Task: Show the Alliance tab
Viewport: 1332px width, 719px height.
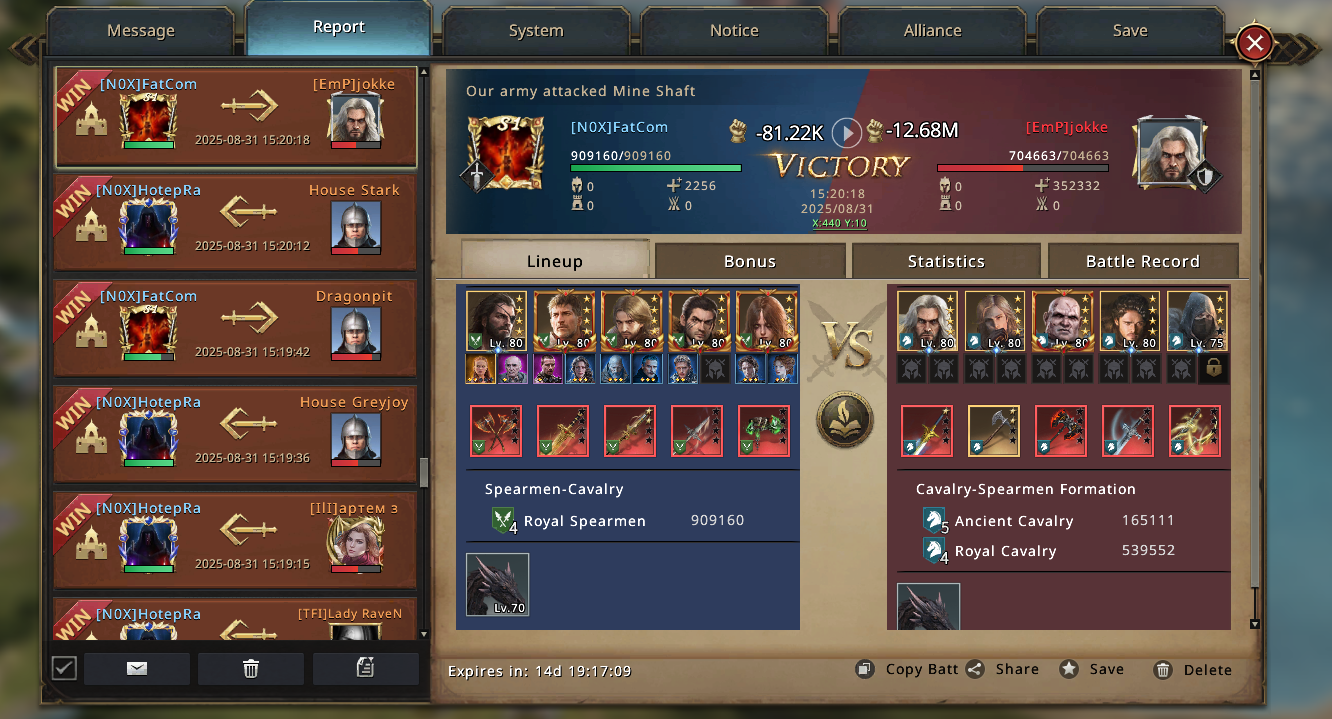Action: [x=932, y=31]
